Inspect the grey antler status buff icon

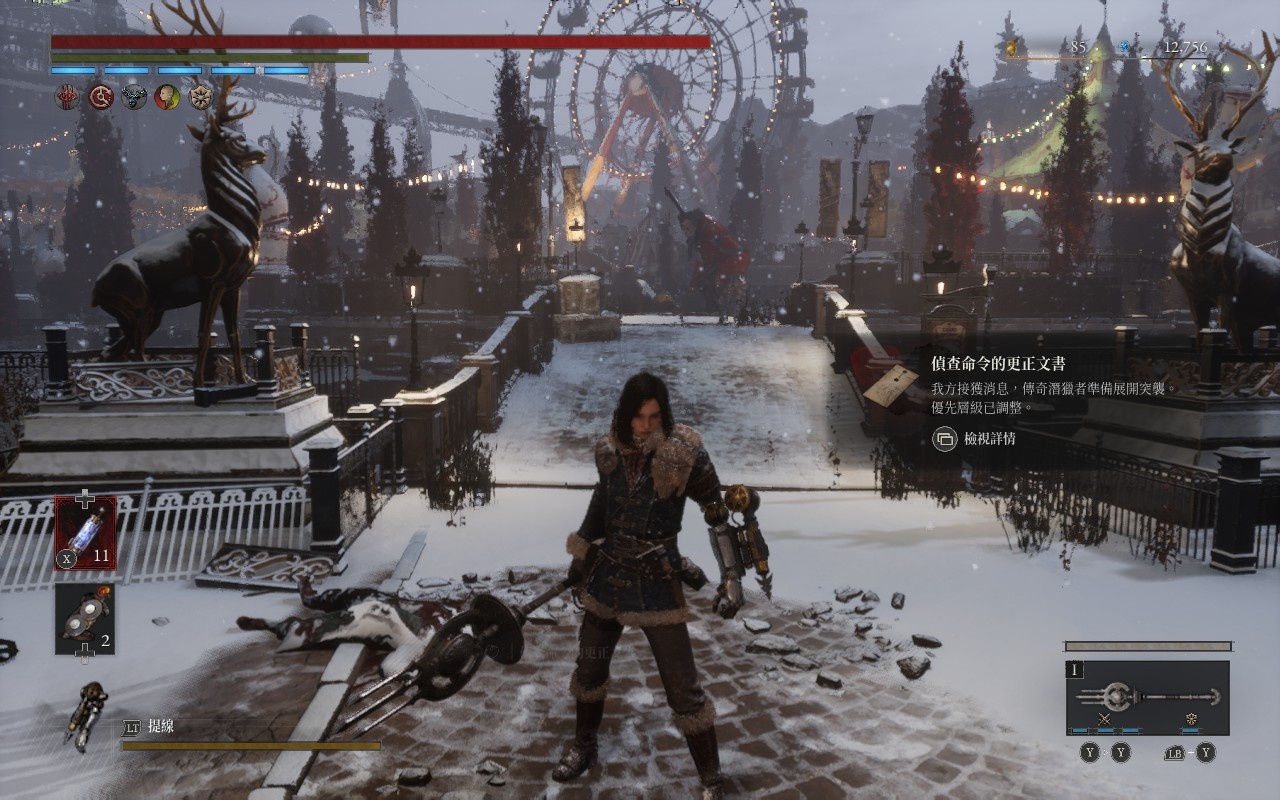pos(134,97)
